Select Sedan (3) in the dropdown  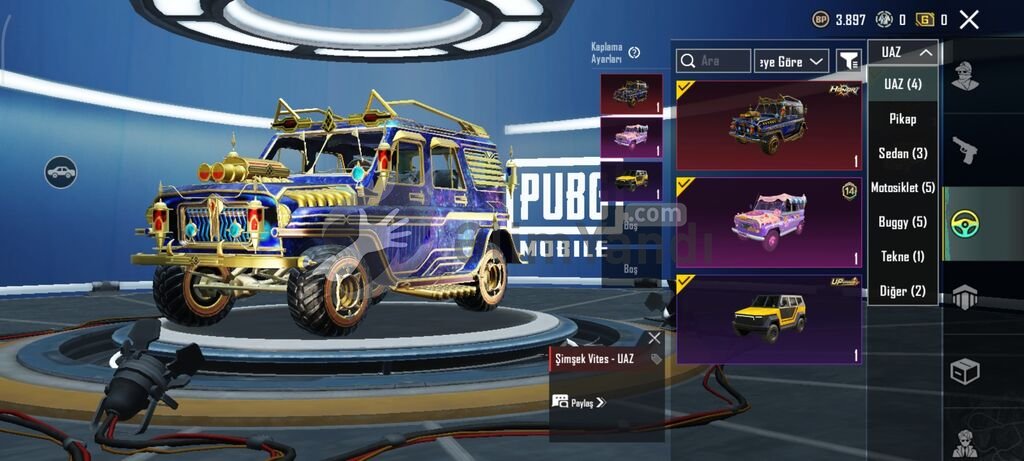tap(902, 153)
